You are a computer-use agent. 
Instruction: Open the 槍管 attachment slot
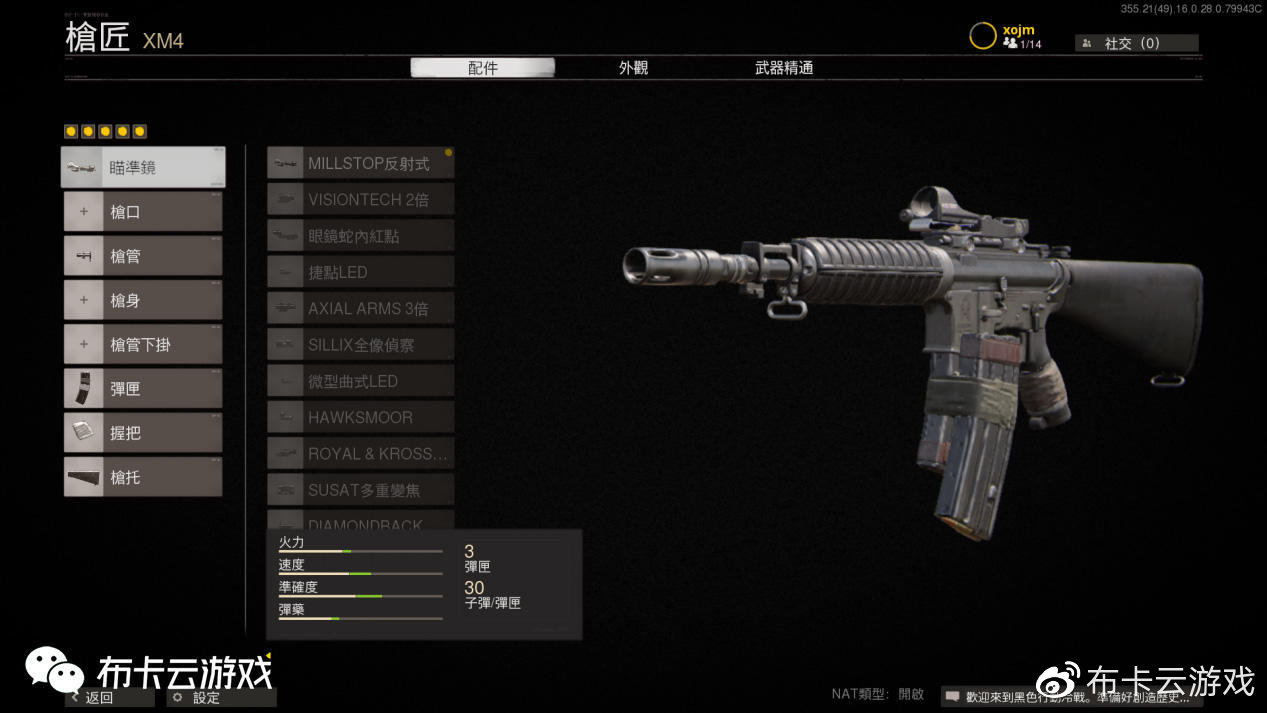(x=143, y=256)
